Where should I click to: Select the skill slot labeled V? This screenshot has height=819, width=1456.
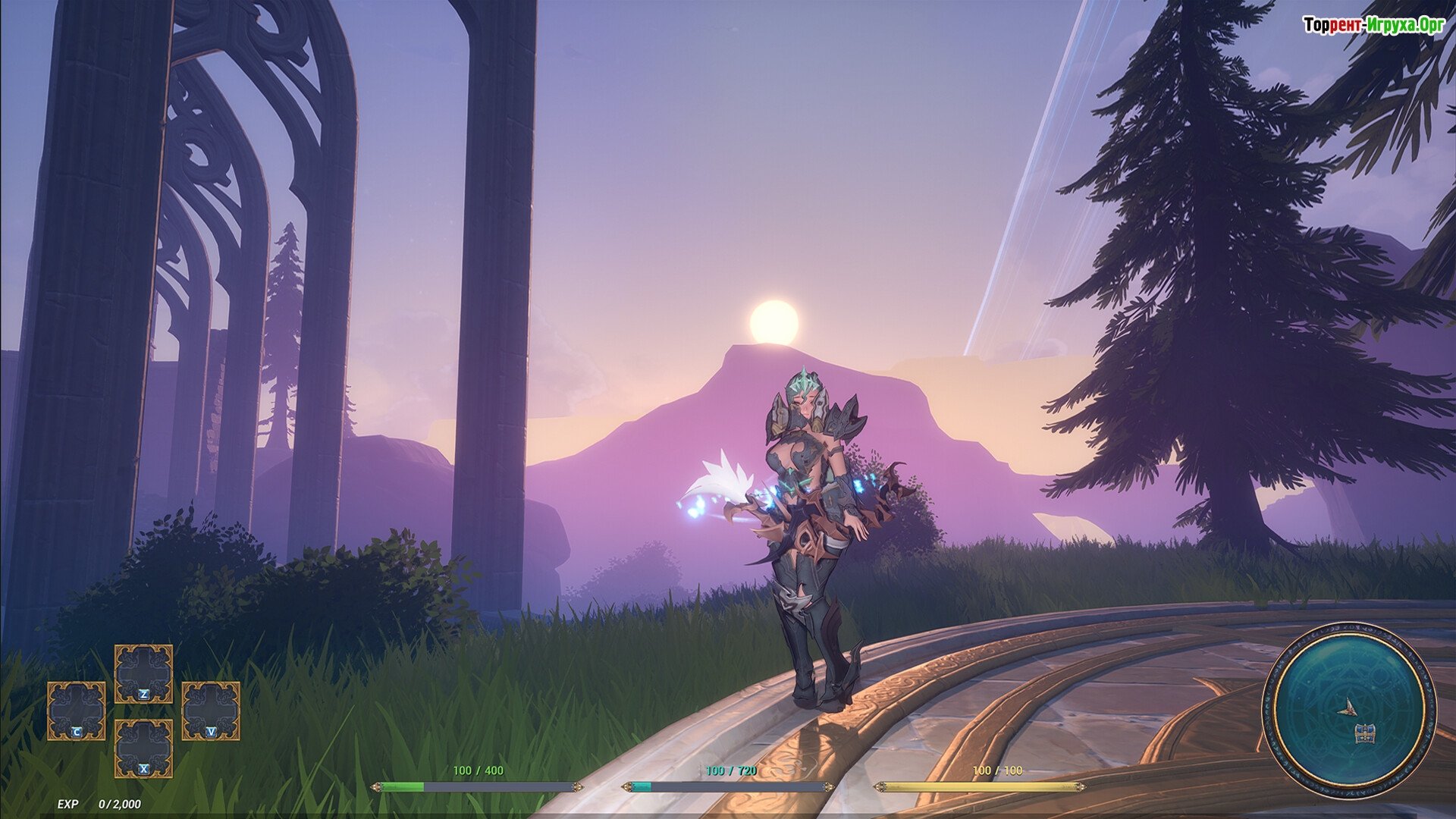tap(211, 711)
